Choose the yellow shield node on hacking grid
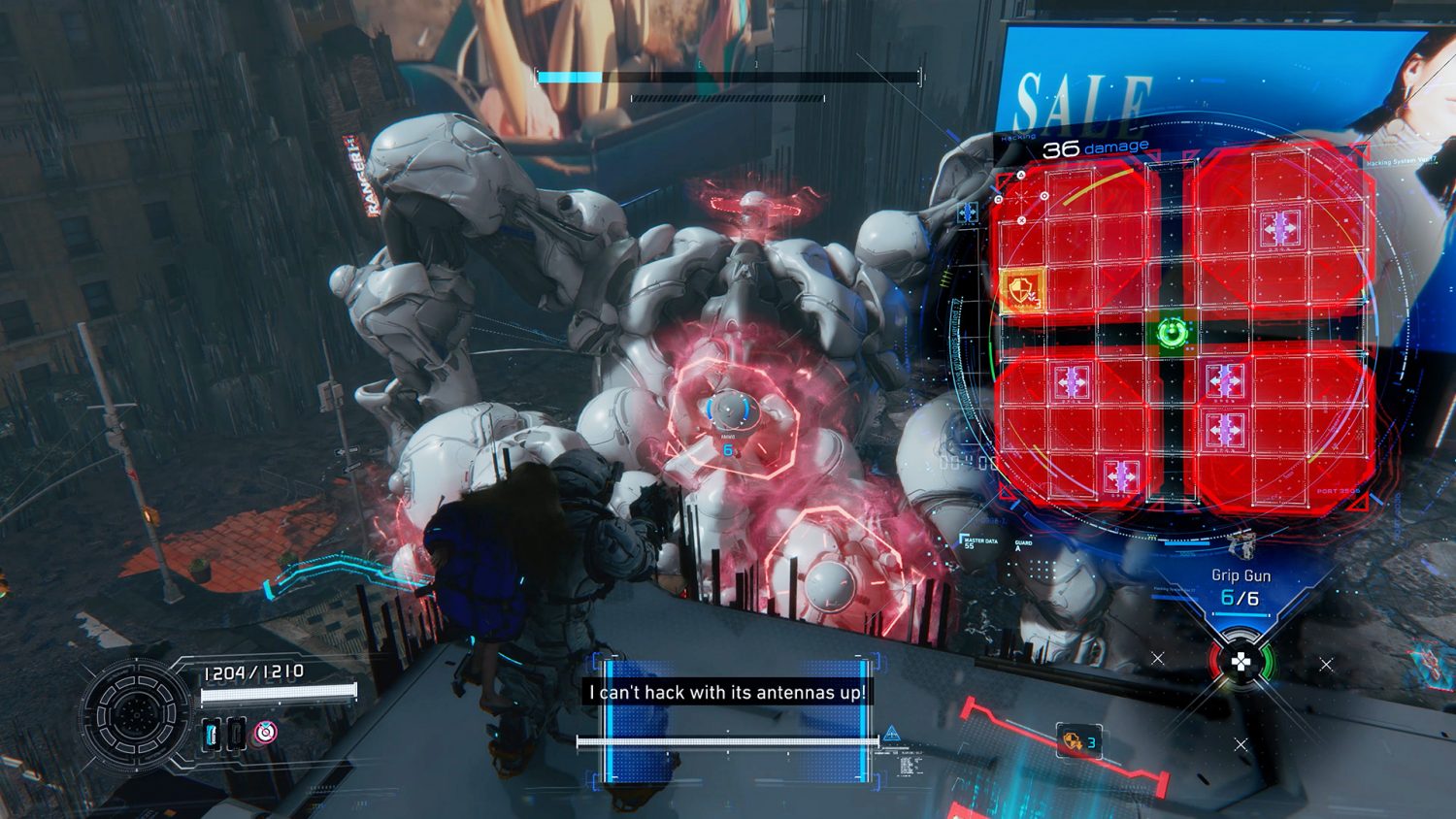 1022,288
